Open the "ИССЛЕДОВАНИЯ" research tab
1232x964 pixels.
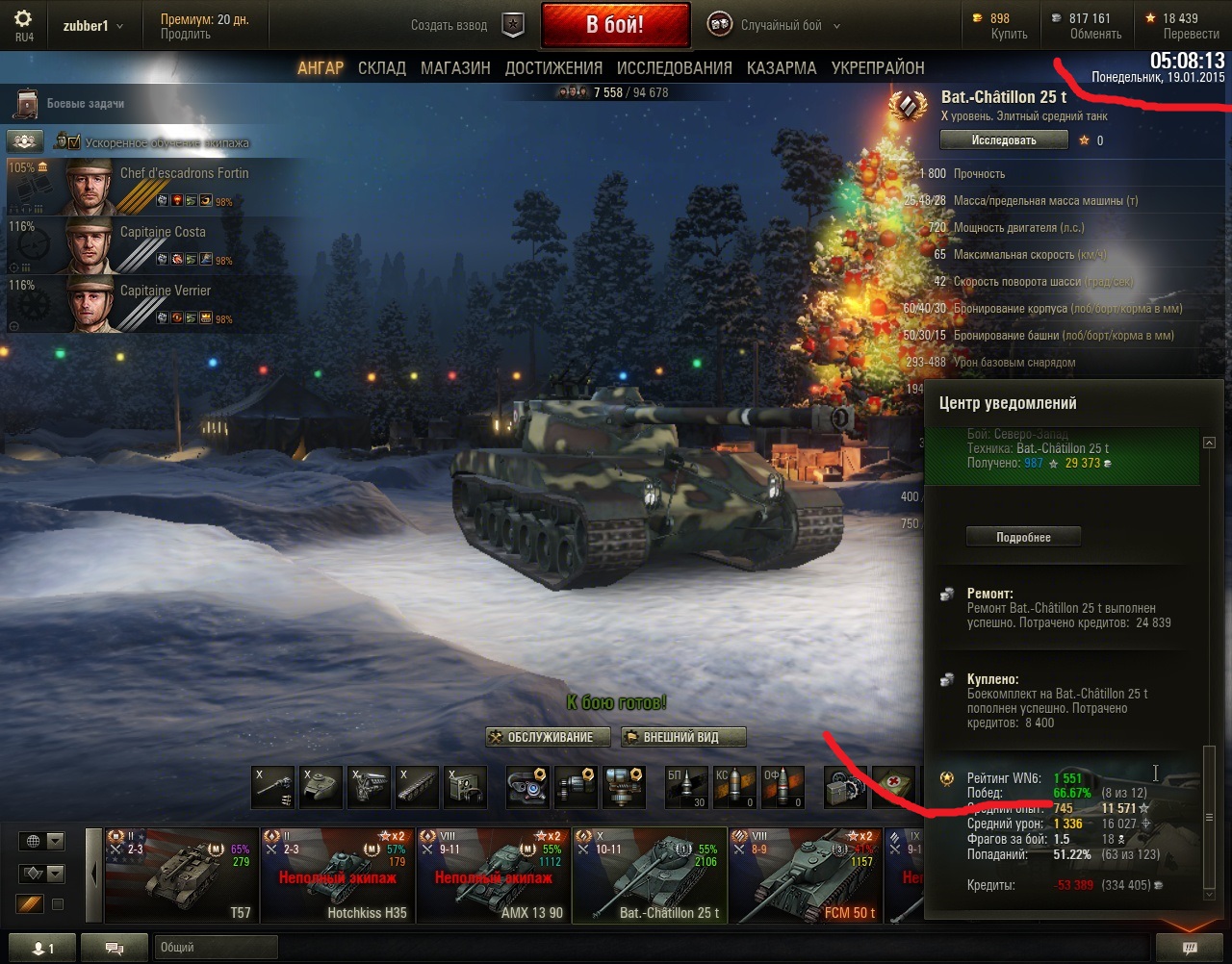(x=674, y=68)
